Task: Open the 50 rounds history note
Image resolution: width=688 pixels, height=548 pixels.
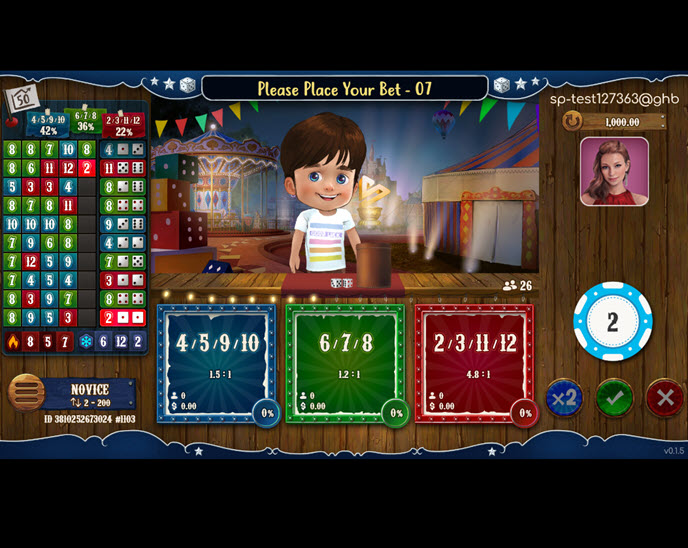Action: point(21,99)
